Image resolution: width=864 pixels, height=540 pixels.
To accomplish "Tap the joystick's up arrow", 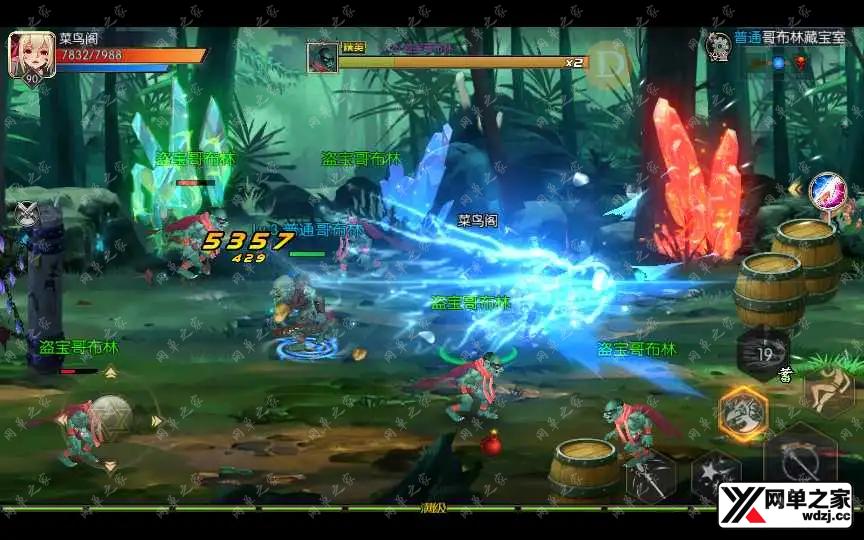I will pos(110,372).
